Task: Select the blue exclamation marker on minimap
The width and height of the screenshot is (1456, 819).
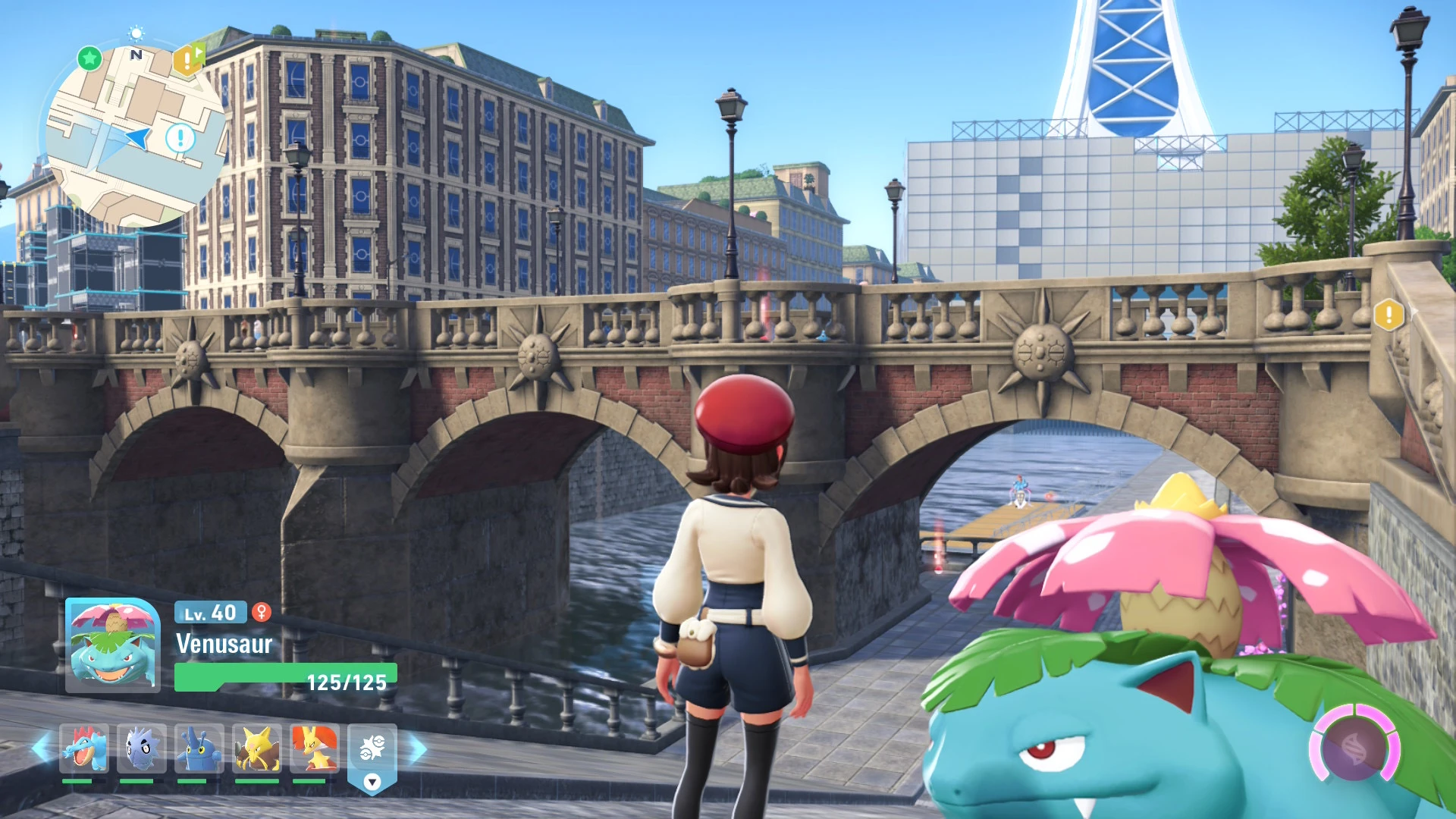Action: (180, 139)
